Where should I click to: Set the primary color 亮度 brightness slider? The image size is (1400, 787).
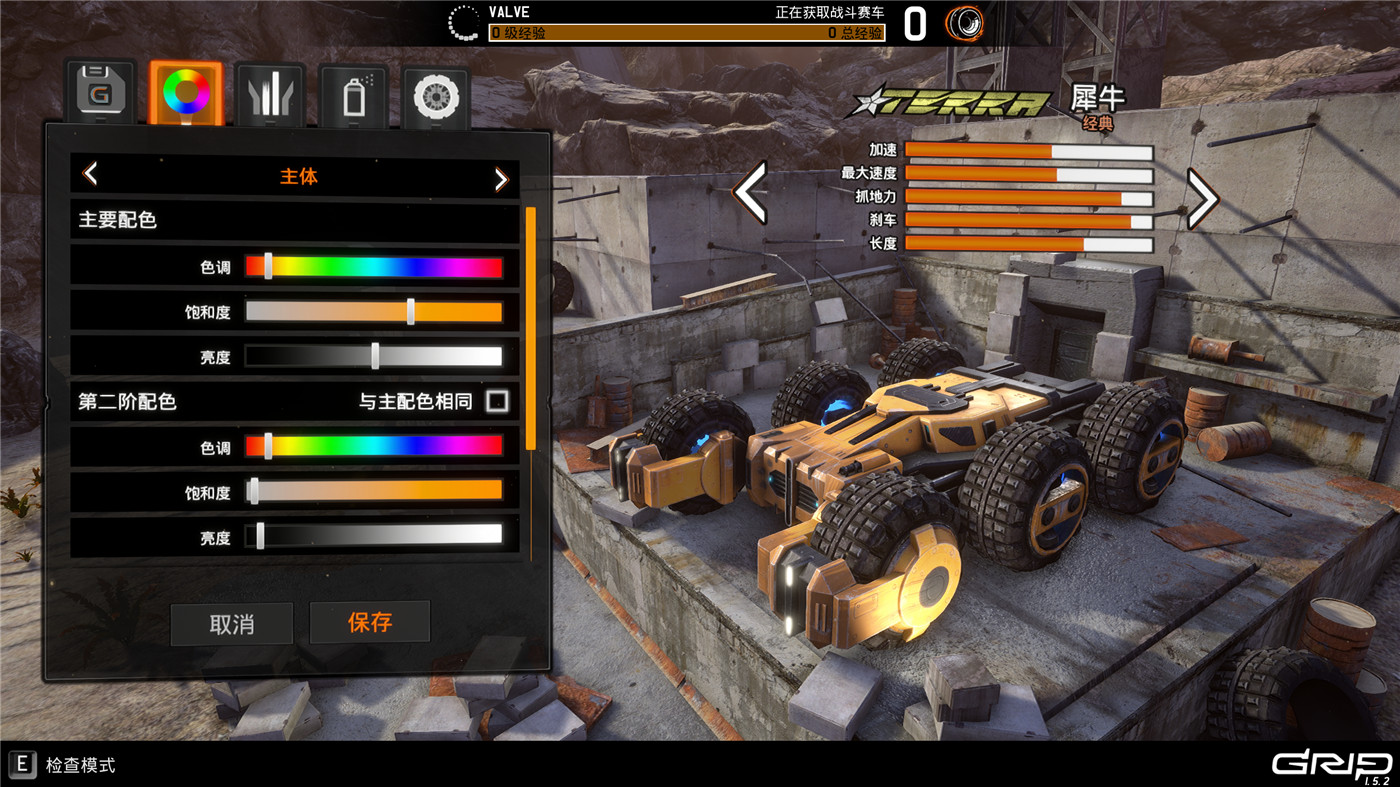(373, 357)
